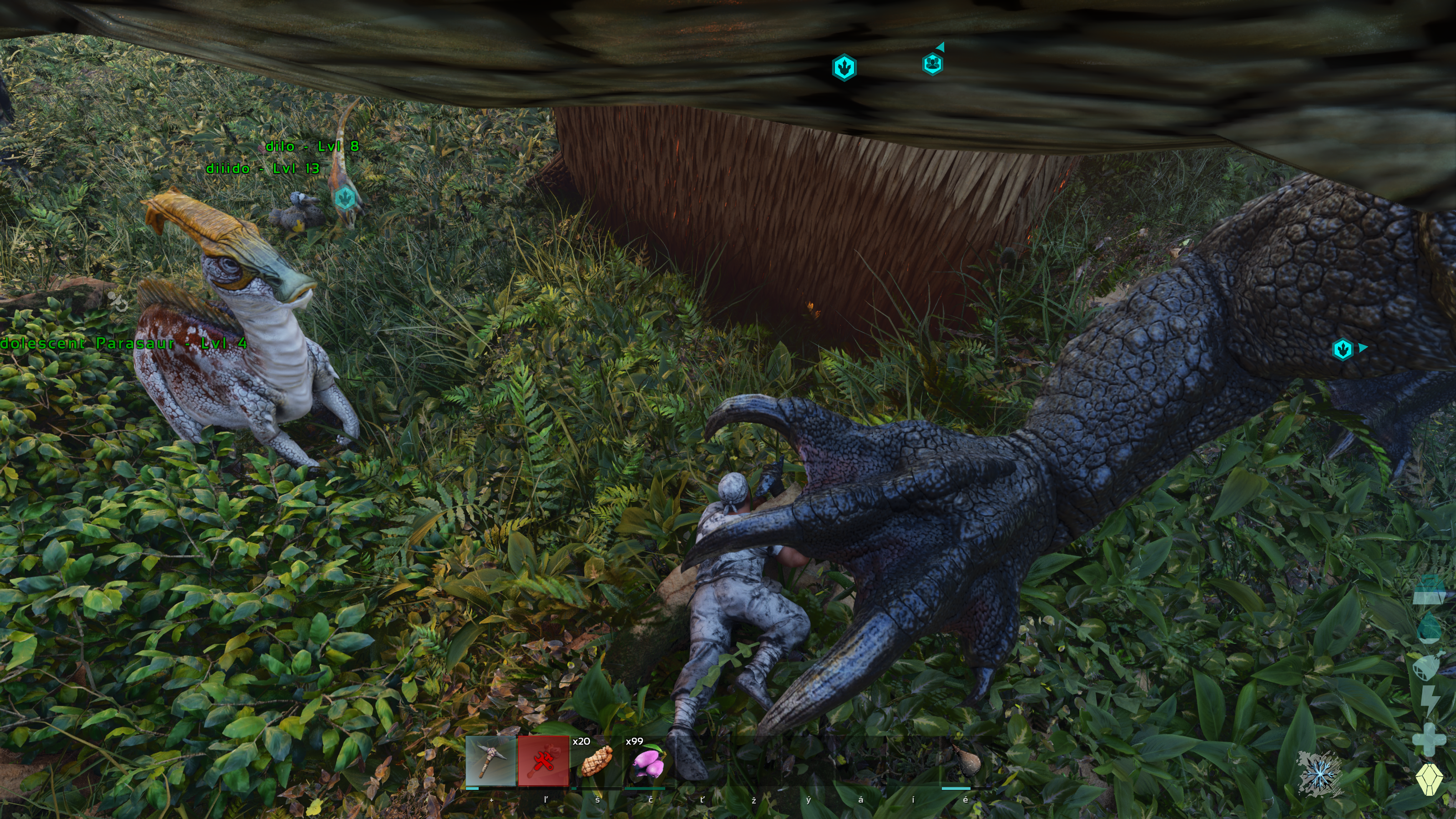Select the stone pickaxe hotbar slot
Viewport: 1456px width, 819px height.
[490, 761]
